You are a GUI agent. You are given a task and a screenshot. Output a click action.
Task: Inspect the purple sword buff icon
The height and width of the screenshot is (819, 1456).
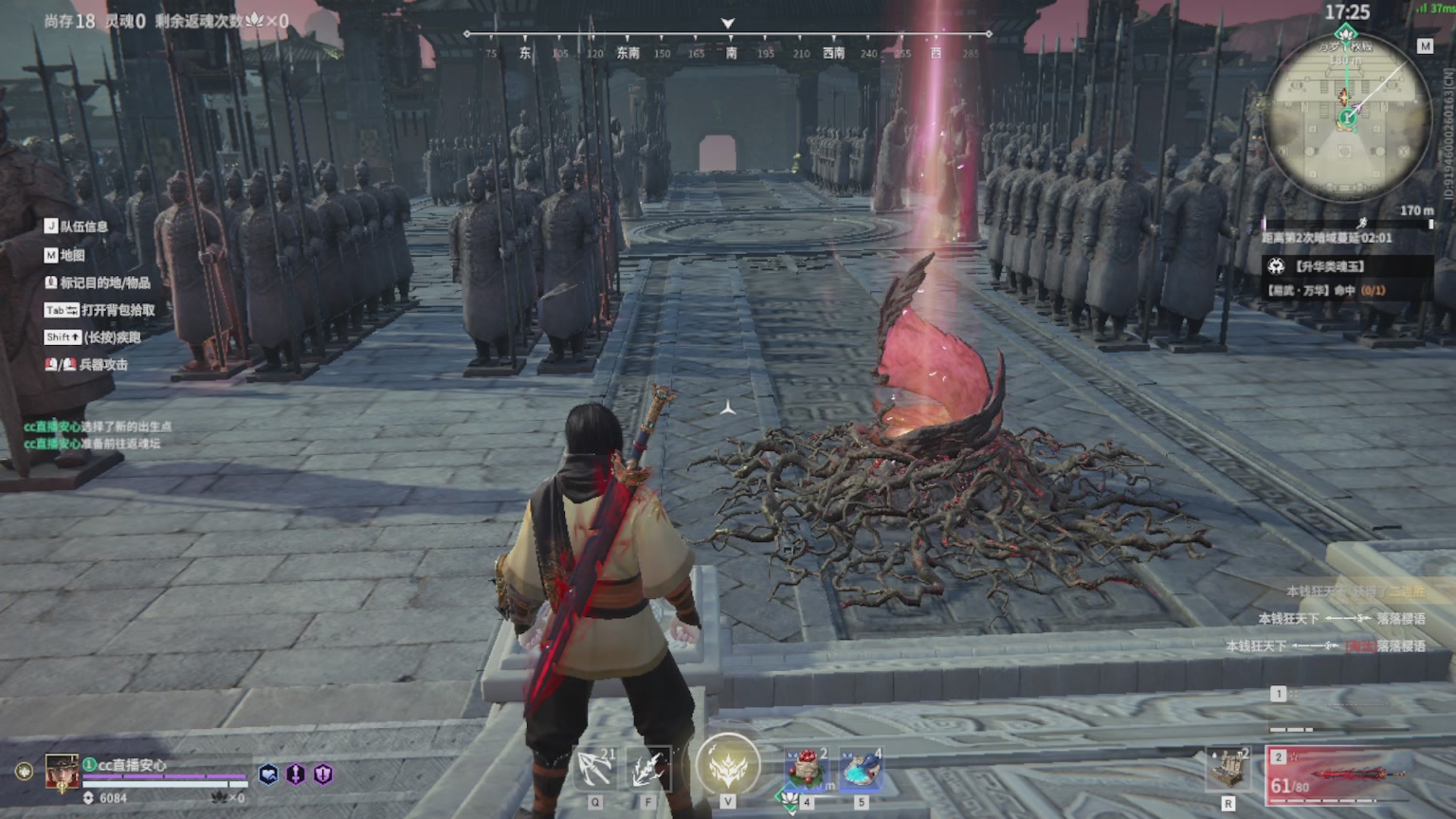tap(296, 774)
